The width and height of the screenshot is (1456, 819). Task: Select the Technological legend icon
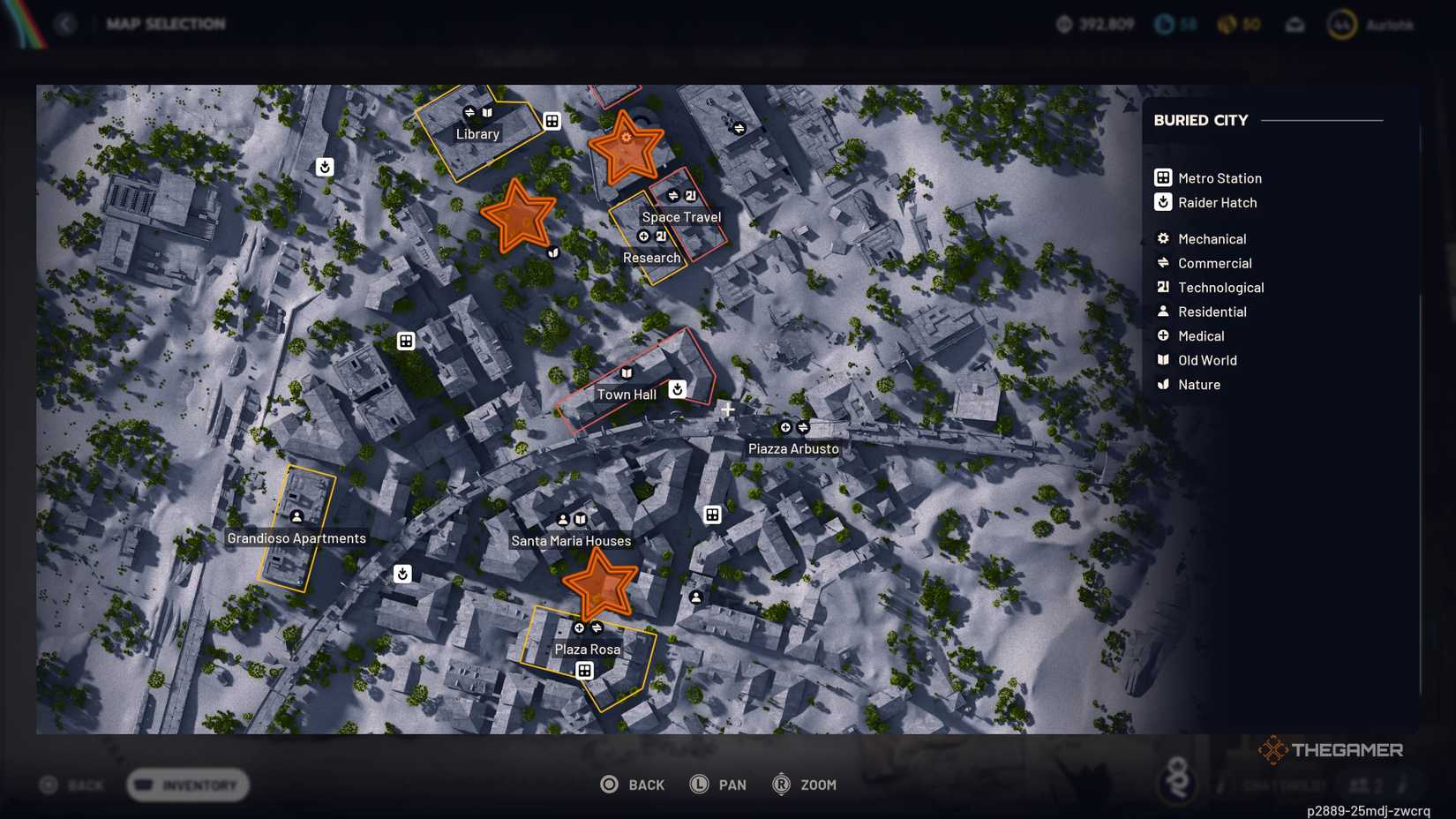[1162, 287]
